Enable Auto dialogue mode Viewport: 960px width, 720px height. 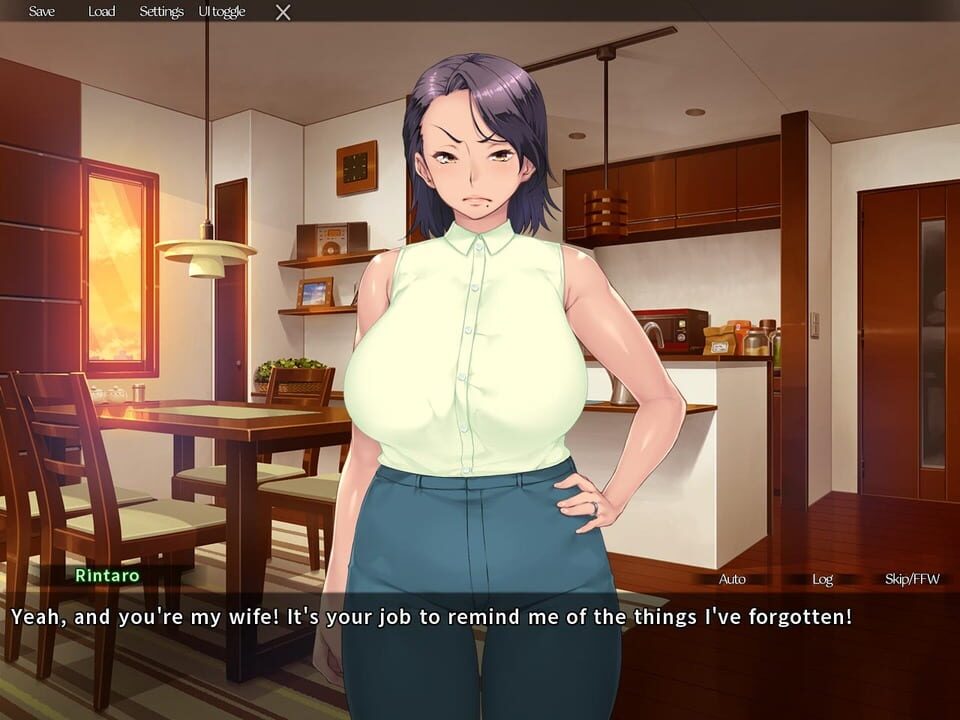point(732,579)
